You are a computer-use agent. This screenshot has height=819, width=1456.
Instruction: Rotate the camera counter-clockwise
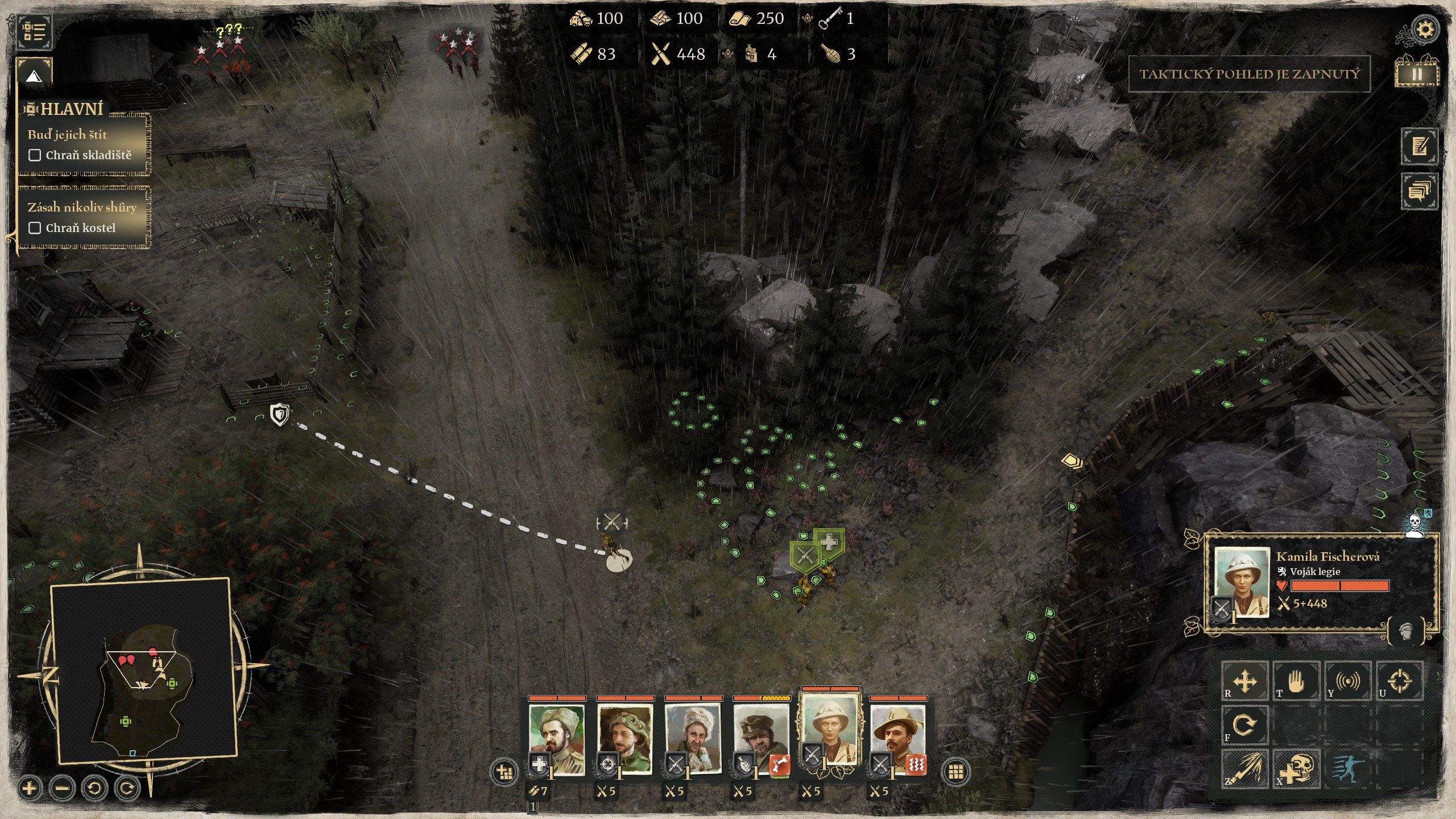point(94,788)
